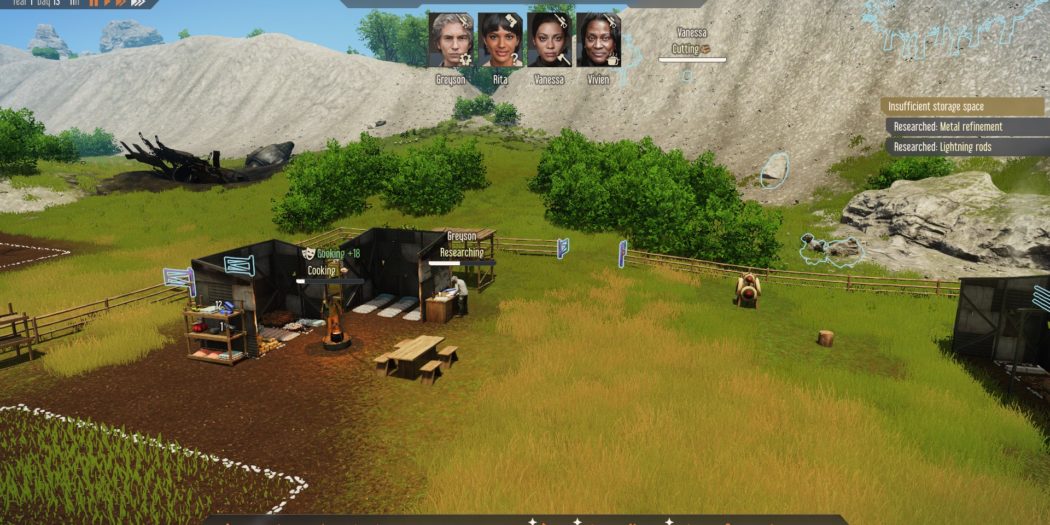The width and height of the screenshot is (1050, 525).
Task: Set game speed to single-arrow normal speed
Action: [107, 3]
